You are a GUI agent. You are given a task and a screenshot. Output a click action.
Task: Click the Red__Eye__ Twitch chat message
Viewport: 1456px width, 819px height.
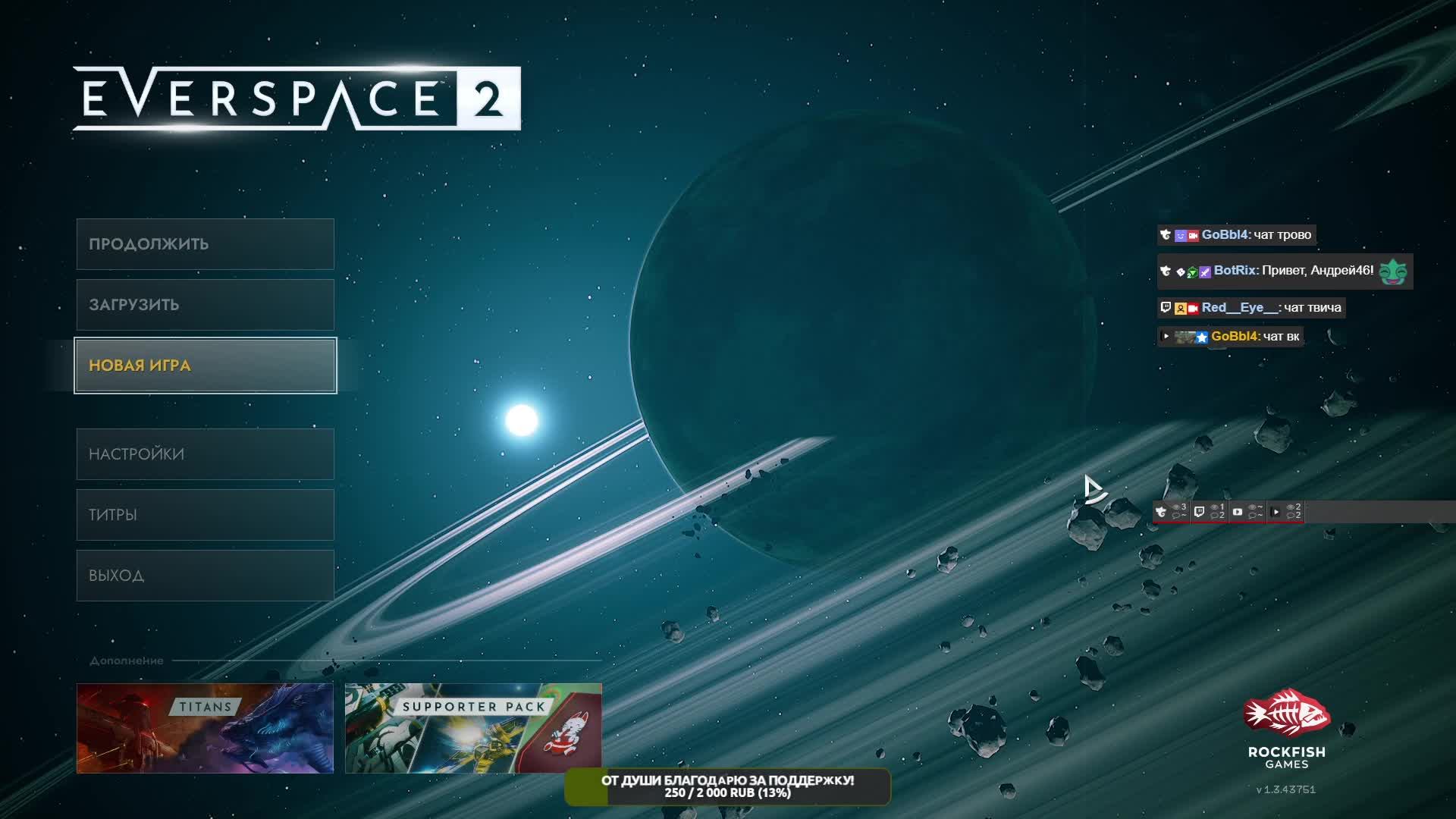coord(1251,308)
